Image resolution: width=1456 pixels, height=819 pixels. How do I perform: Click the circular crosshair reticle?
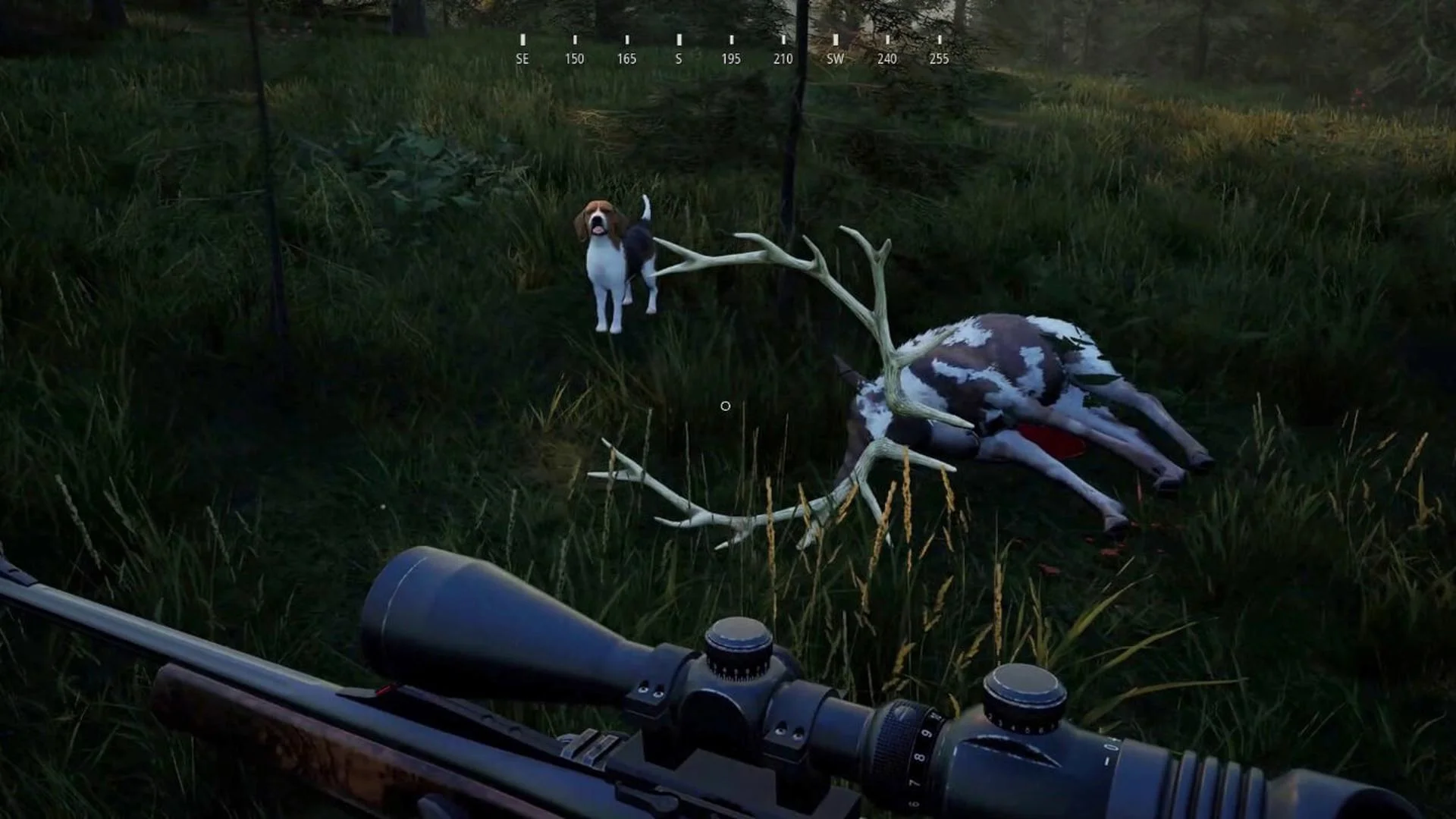click(x=724, y=406)
